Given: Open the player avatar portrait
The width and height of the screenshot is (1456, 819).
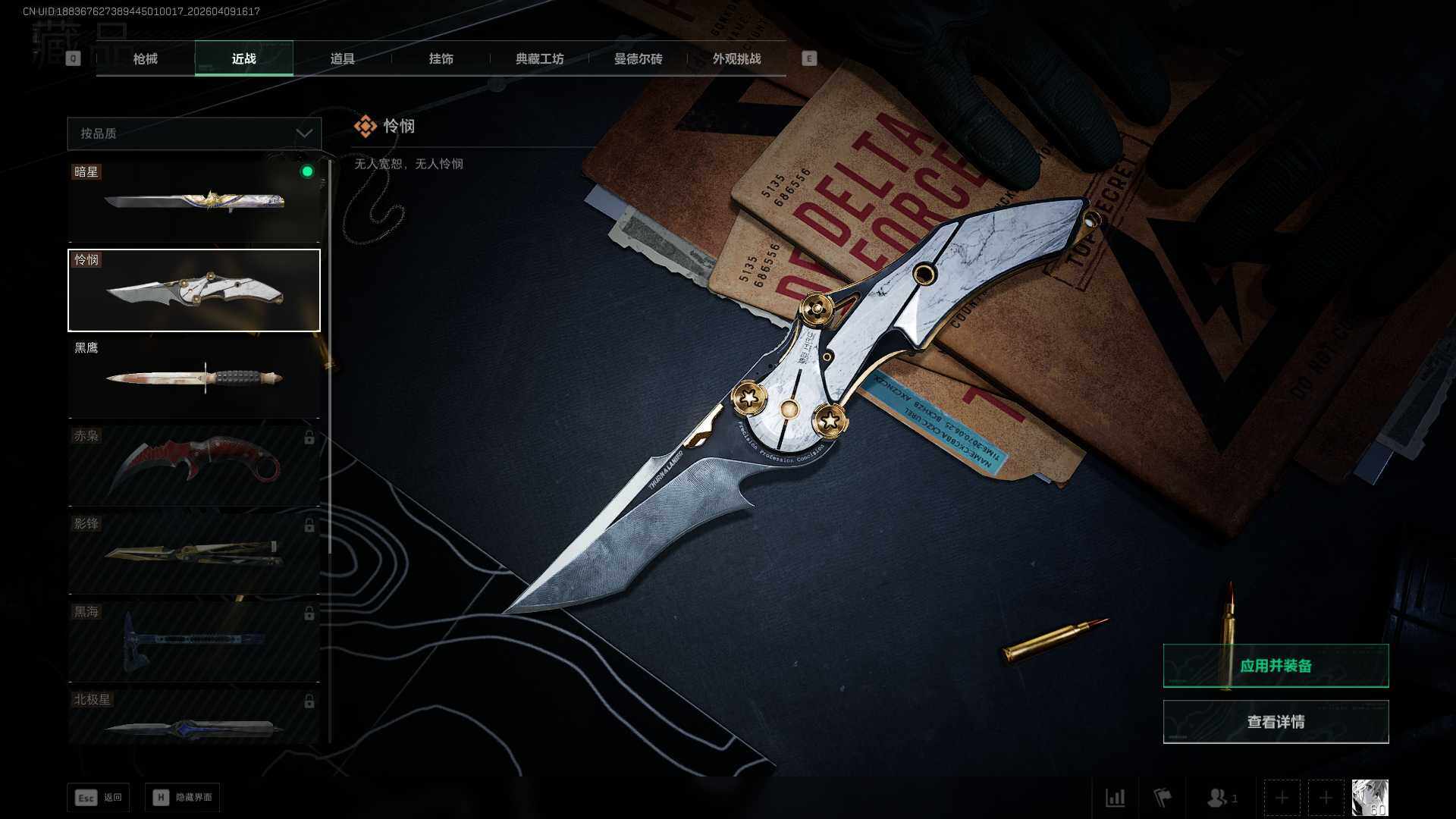Looking at the screenshot, I should (1370, 798).
